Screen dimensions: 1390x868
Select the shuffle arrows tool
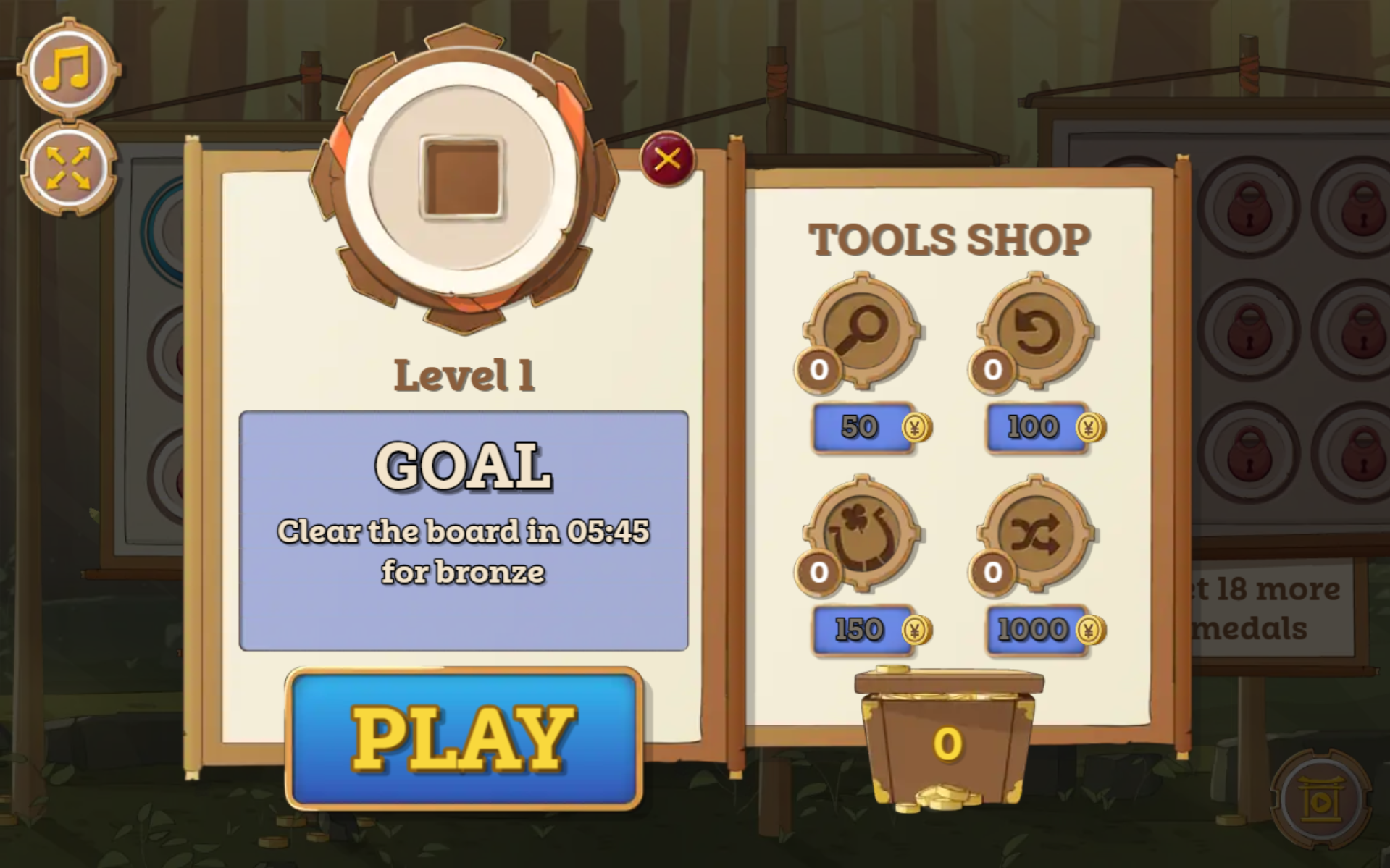pos(1036,534)
